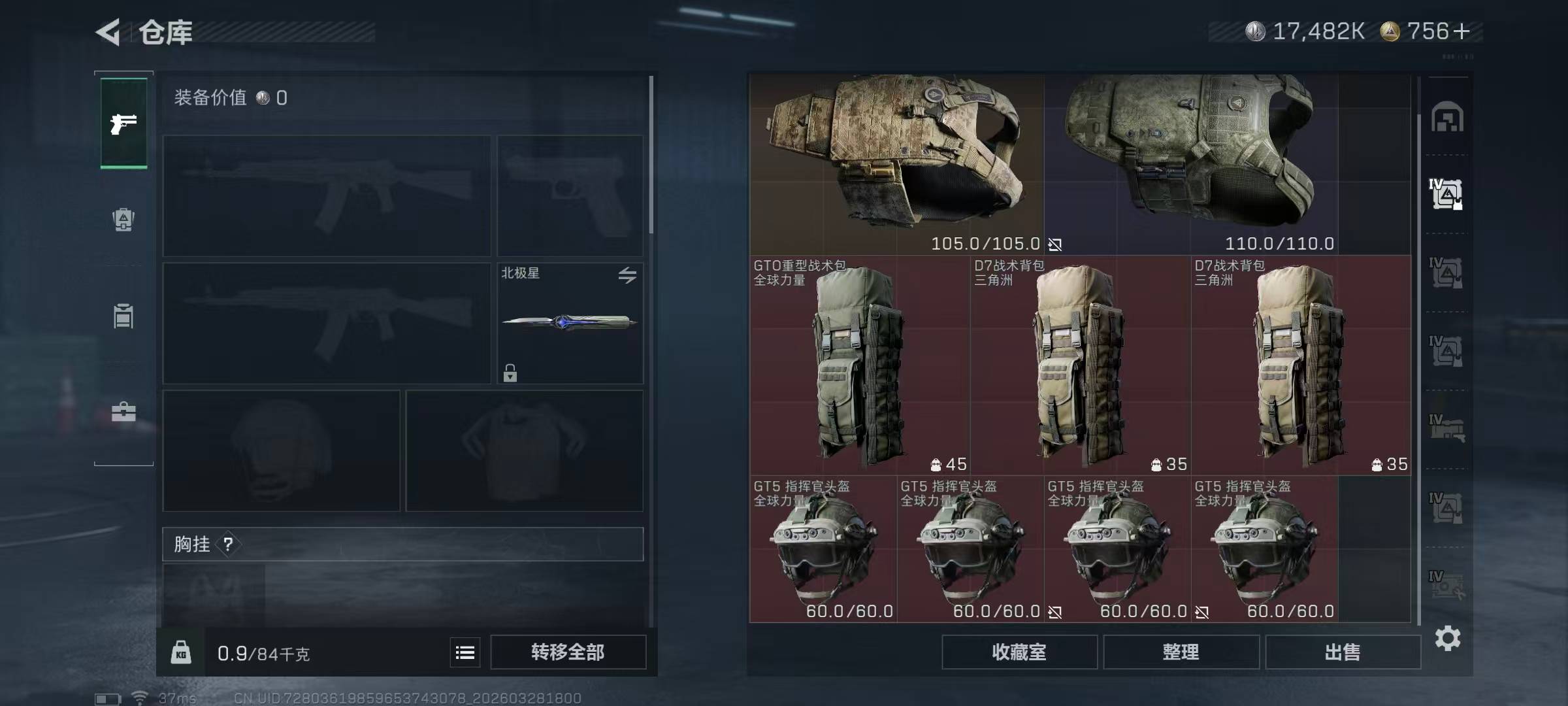Swap the 北极星 melee weapon using arrows

click(627, 275)
